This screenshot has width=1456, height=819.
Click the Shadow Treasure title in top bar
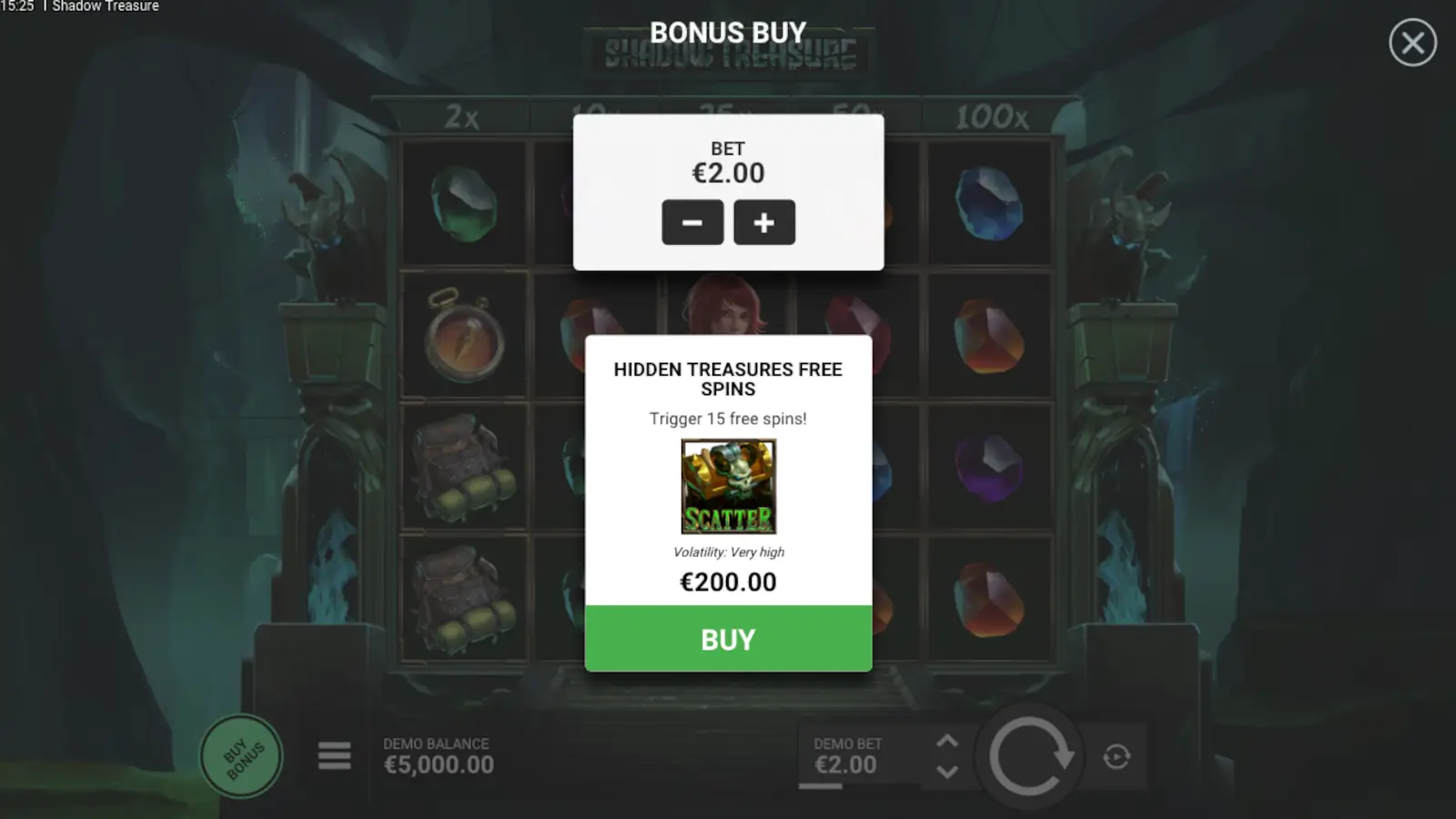(105, 6)
